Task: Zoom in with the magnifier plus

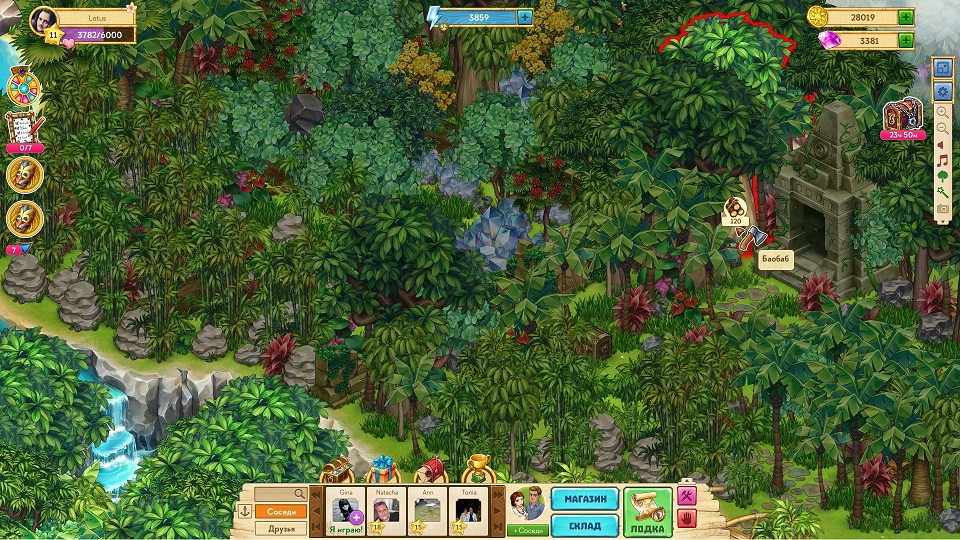Action: tap(942, 112)
